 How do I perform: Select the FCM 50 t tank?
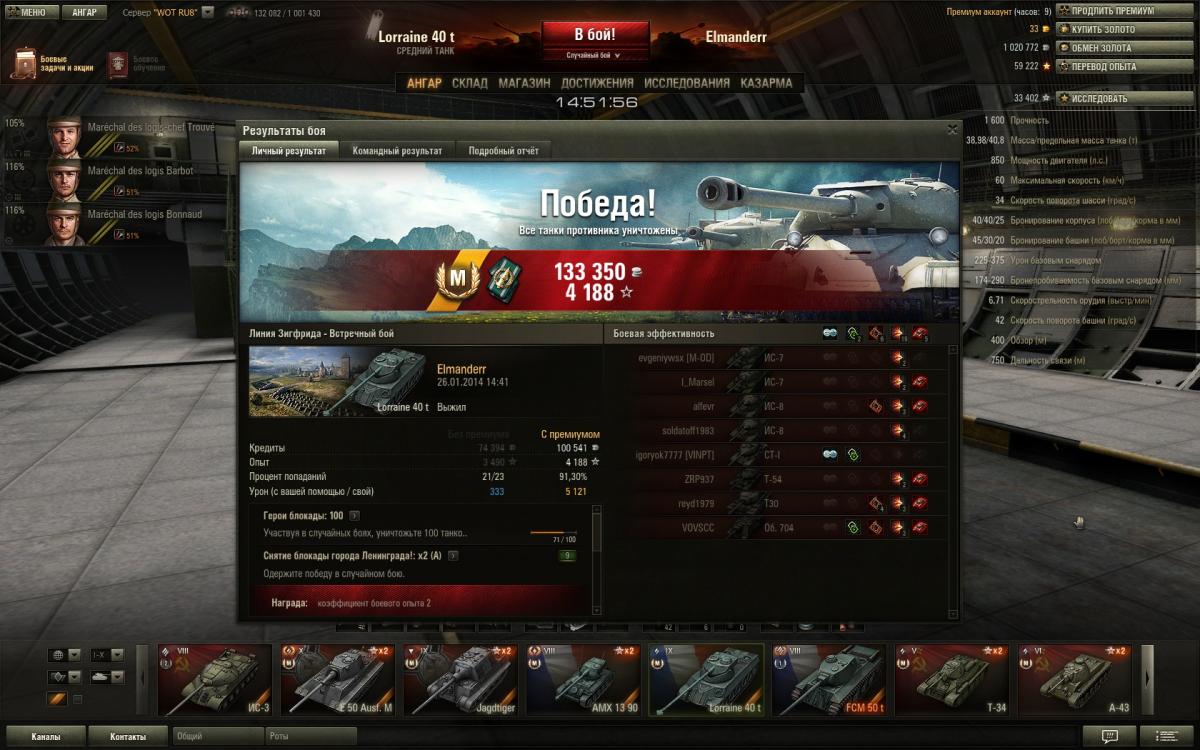pyautogui.click(x=830, y=680)
